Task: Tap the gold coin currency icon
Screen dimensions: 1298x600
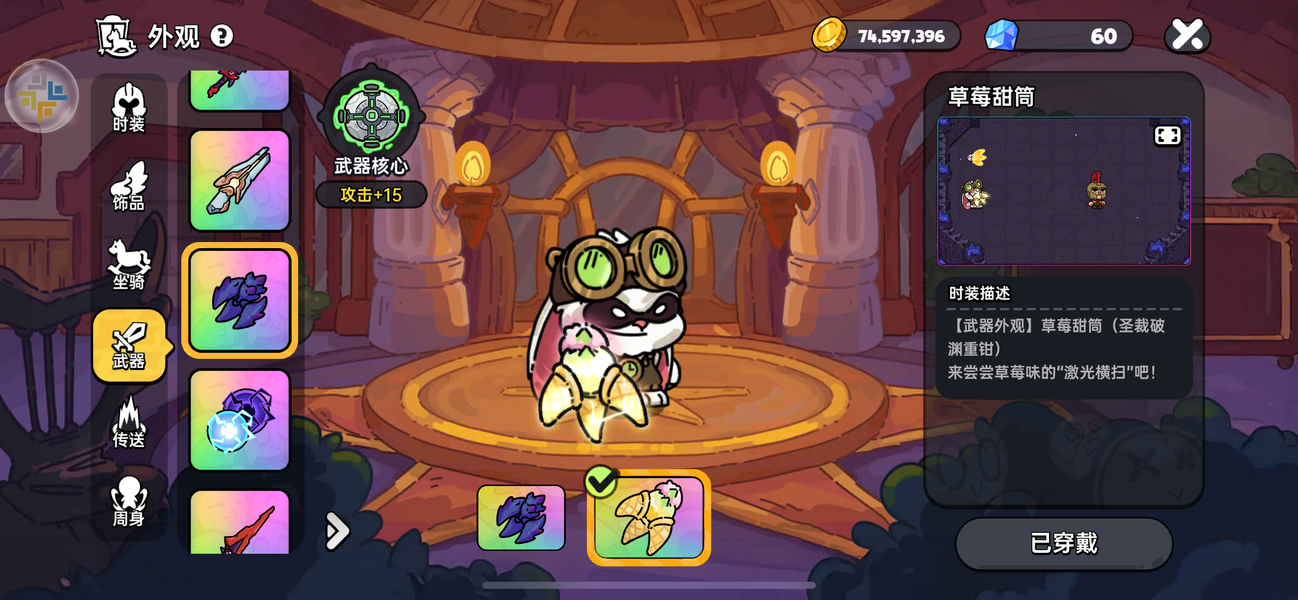Action: 829,36
